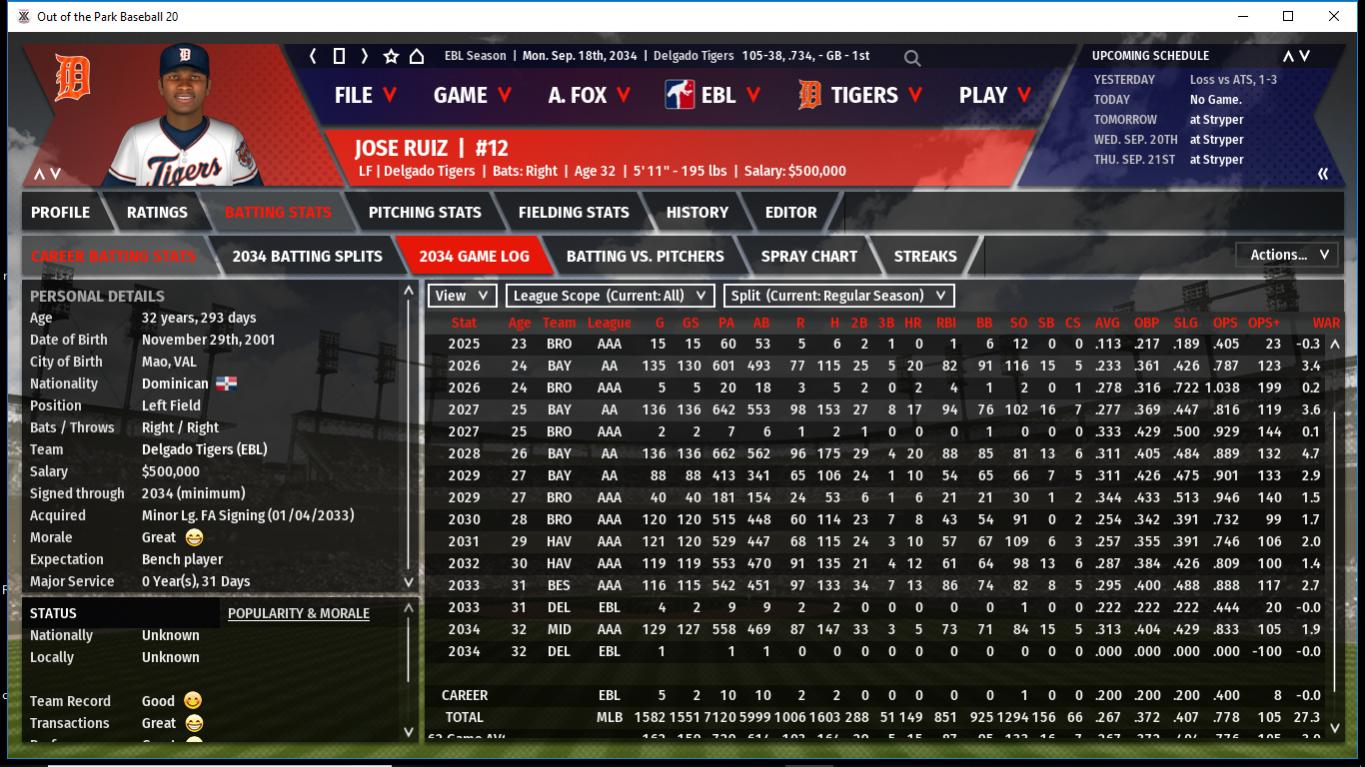Open the EDITOR tab
This screenshot has width=1365, height=767.
(x=790, y=212)
